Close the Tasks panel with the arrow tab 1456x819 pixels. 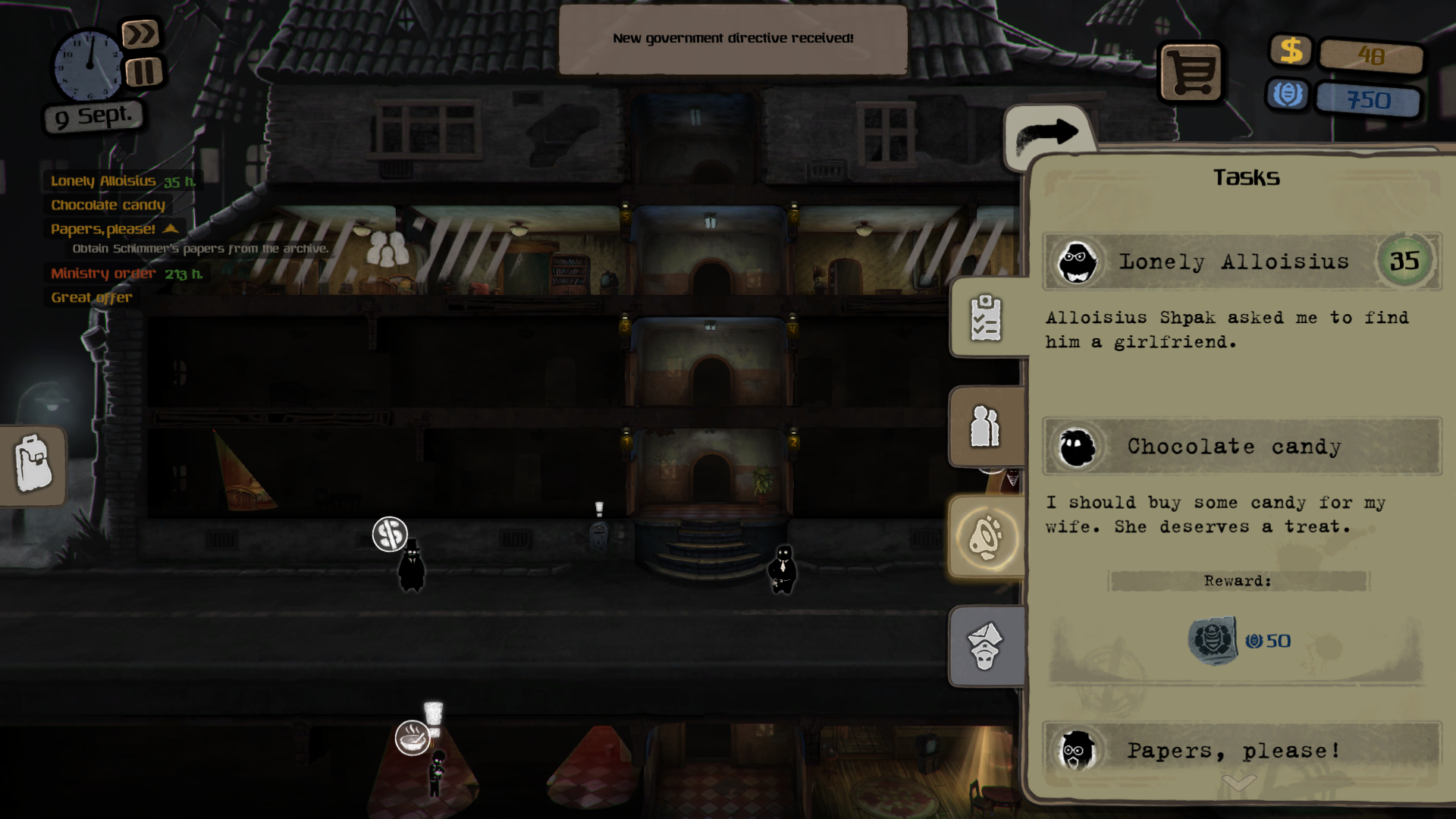[x=1048, y=135]
